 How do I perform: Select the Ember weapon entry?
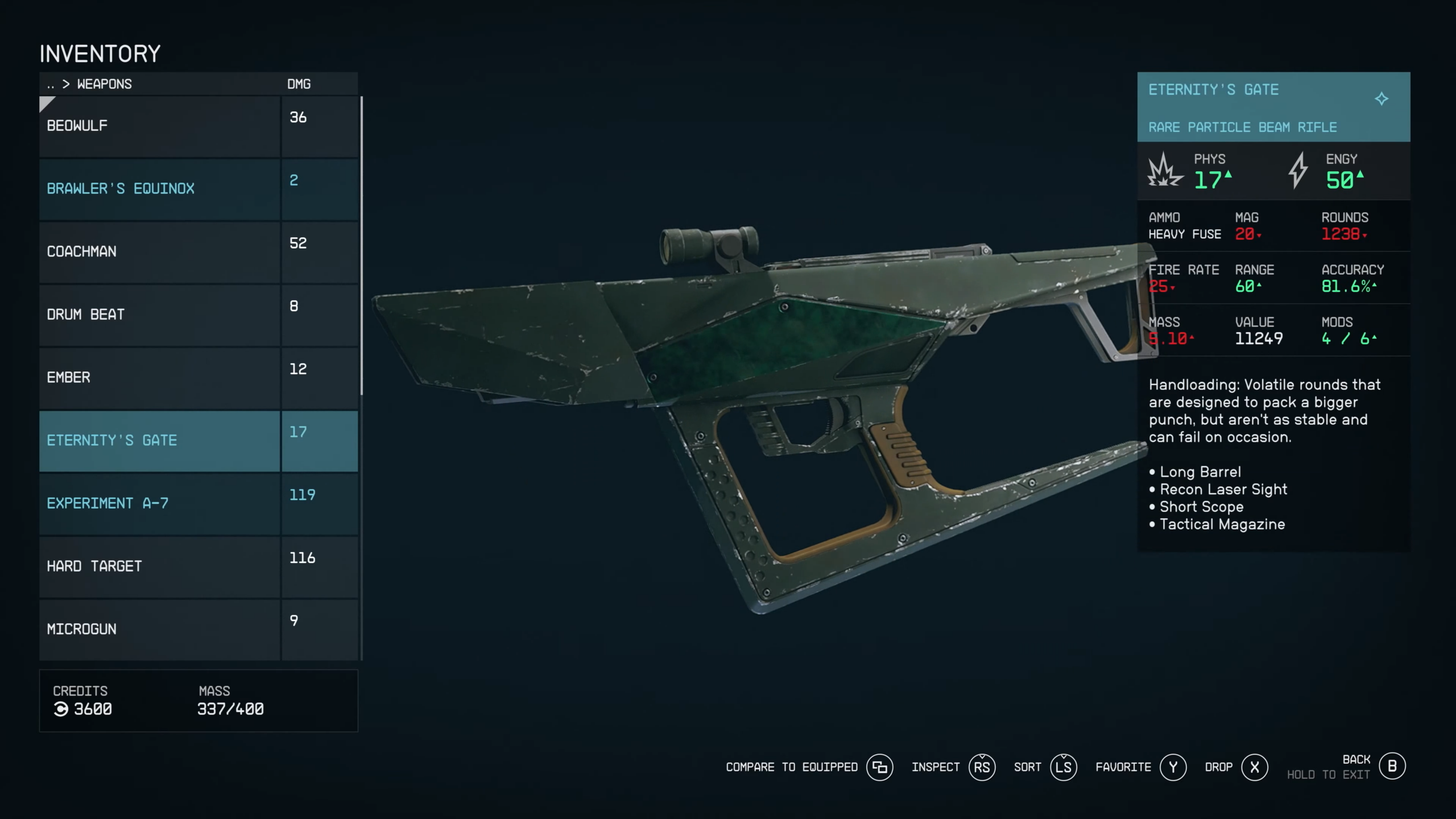point(159,378)
